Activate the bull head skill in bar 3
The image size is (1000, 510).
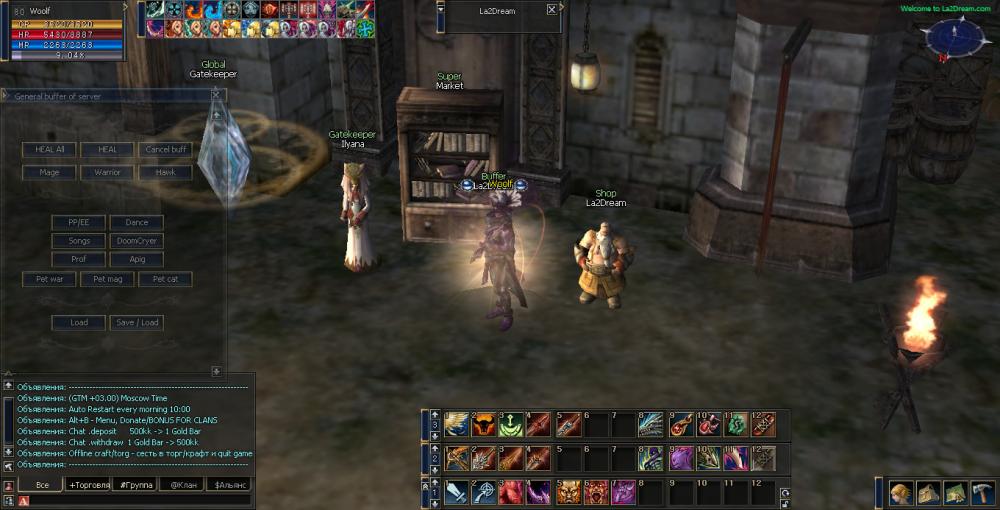coord(484,424)
